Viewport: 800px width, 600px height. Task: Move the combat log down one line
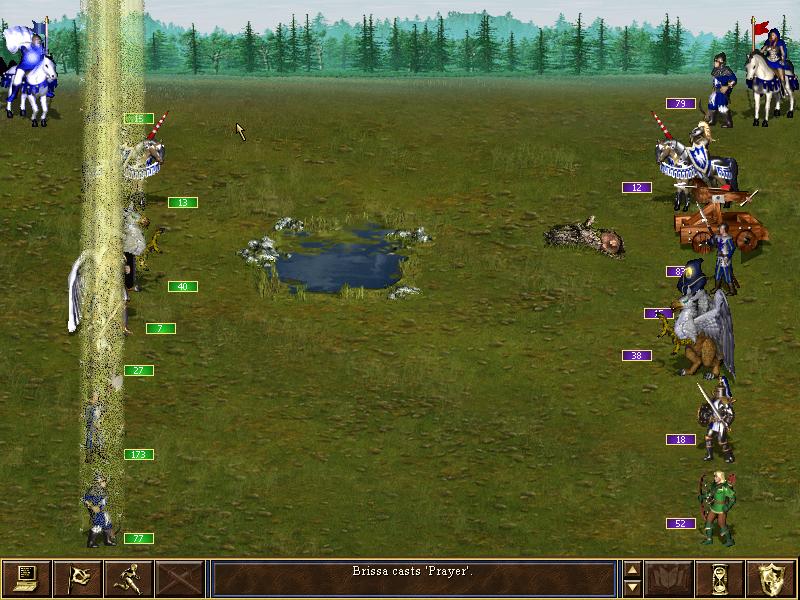pos(631,587)
